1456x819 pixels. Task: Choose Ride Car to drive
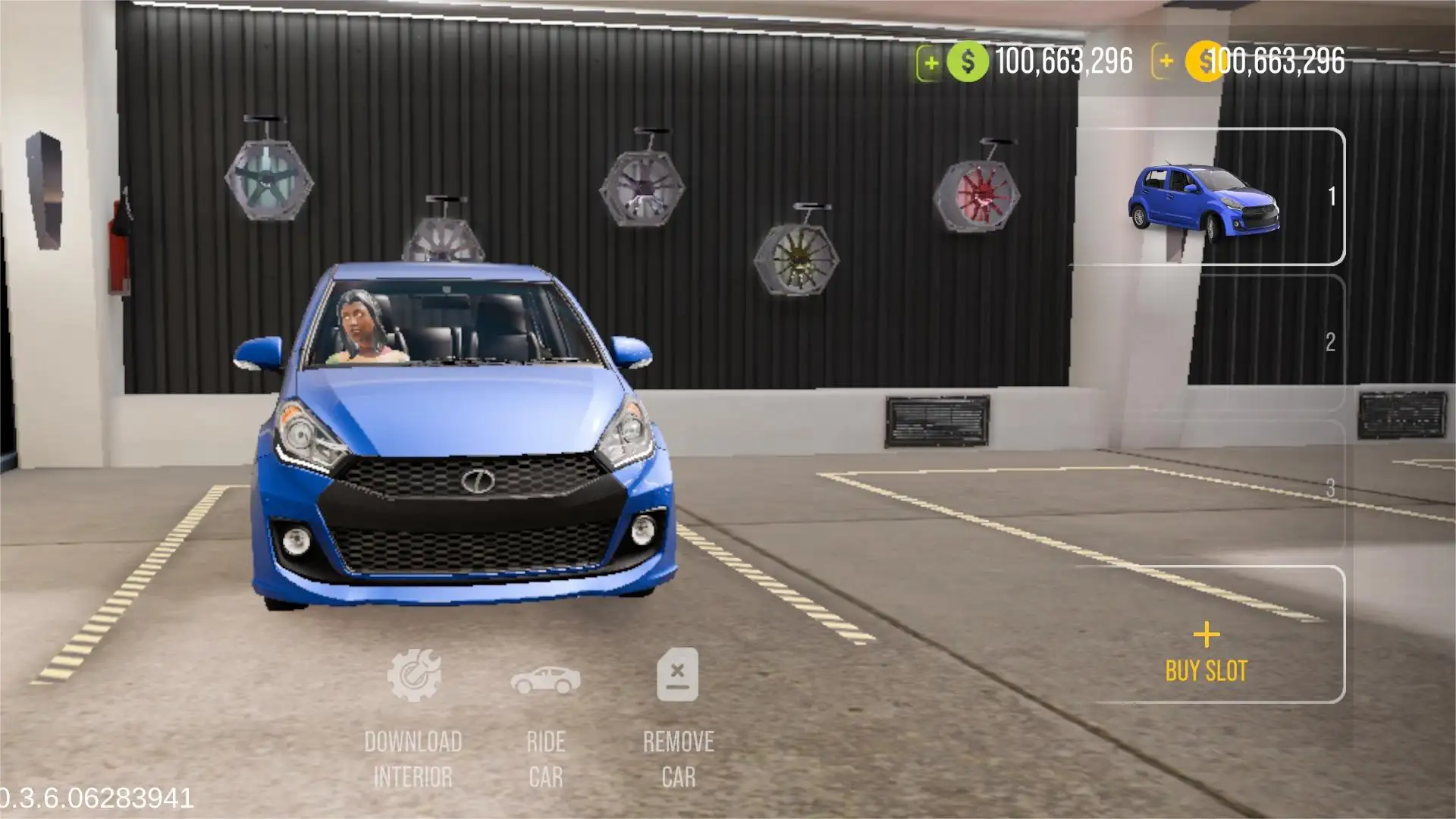[546, 717]
